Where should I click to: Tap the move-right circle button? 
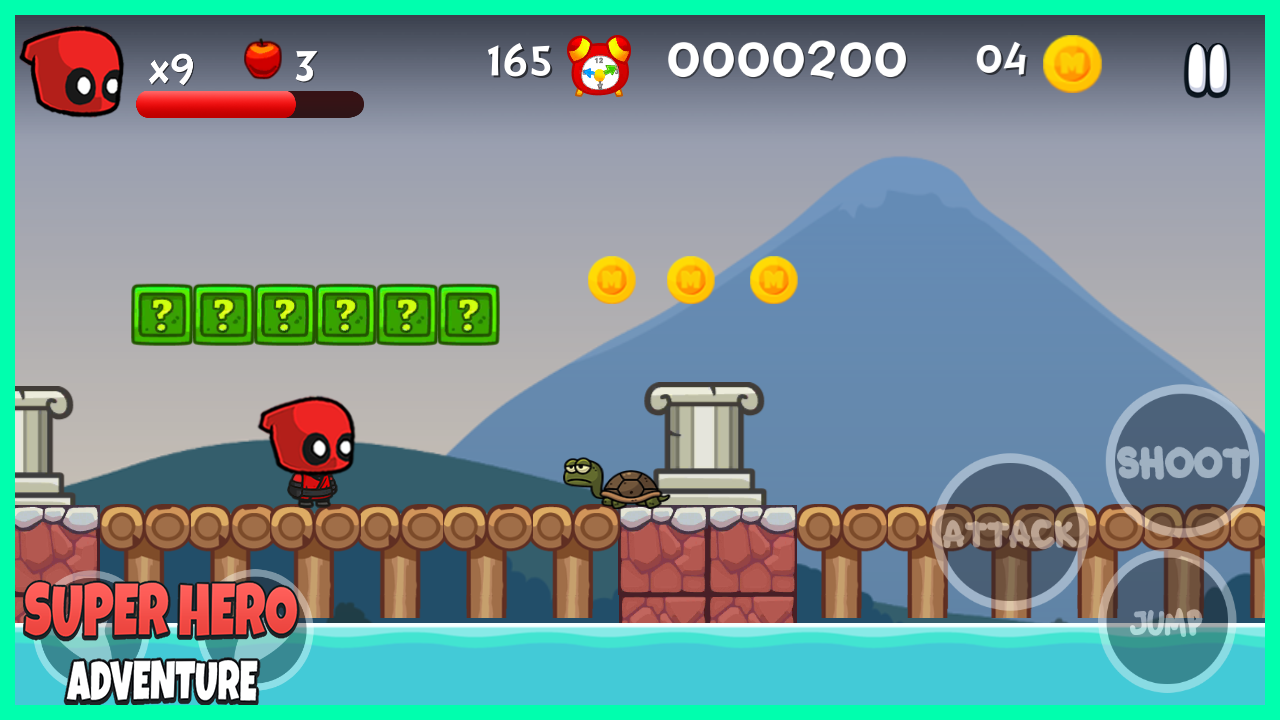point(255,630)
